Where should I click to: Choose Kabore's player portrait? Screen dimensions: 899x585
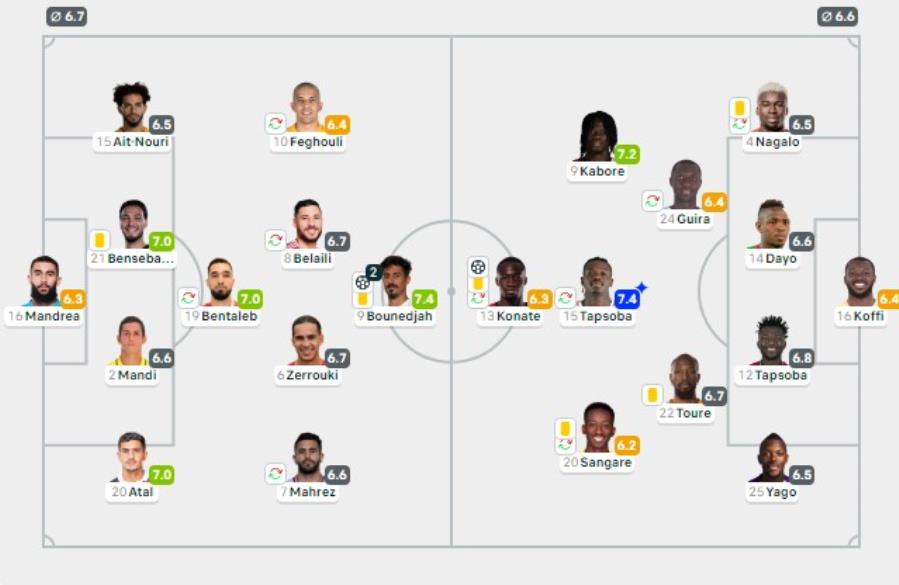click(597, 138)
